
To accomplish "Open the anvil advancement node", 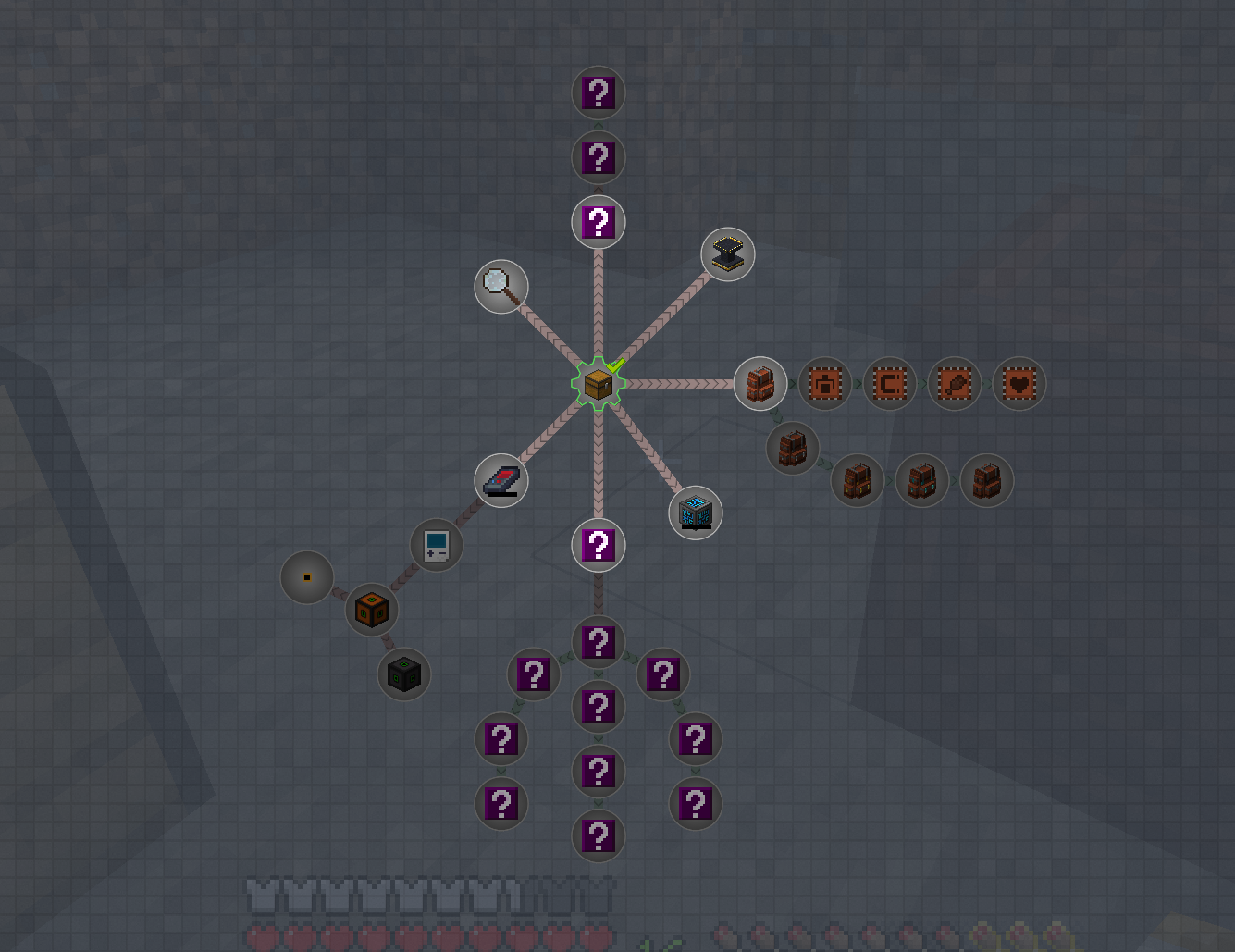I will pyautogui.click(x=728, y=253).
